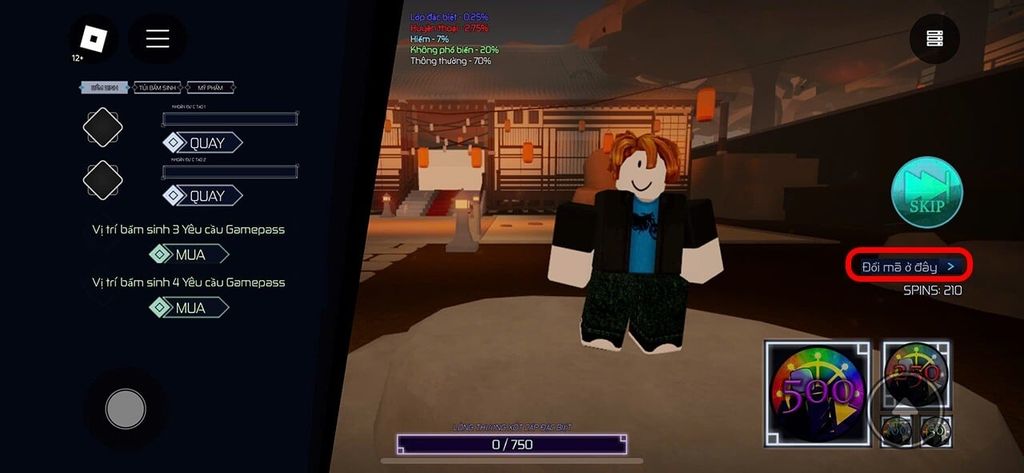The height and width of the screenshot is (473, 1024).
Task: Open the "Đổi mã ở đây" code redemption
Action: tap(909, 266)
